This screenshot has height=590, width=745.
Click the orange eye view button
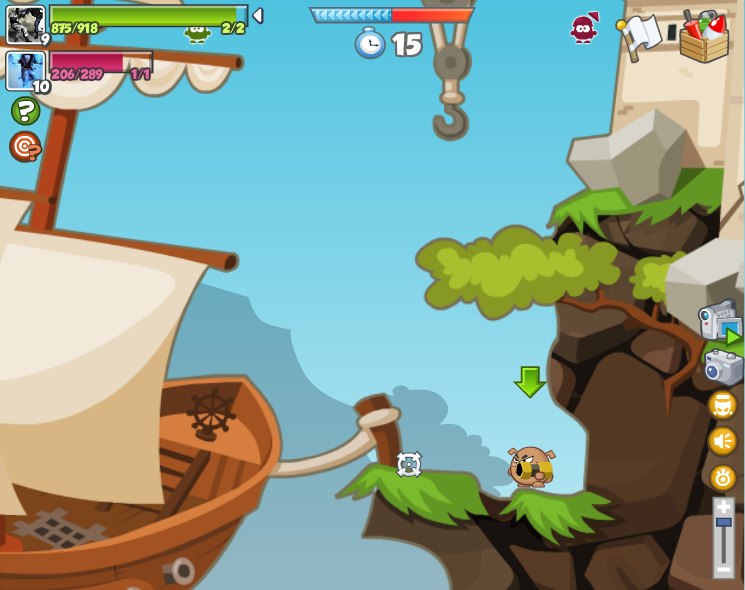tap(722, 477)
